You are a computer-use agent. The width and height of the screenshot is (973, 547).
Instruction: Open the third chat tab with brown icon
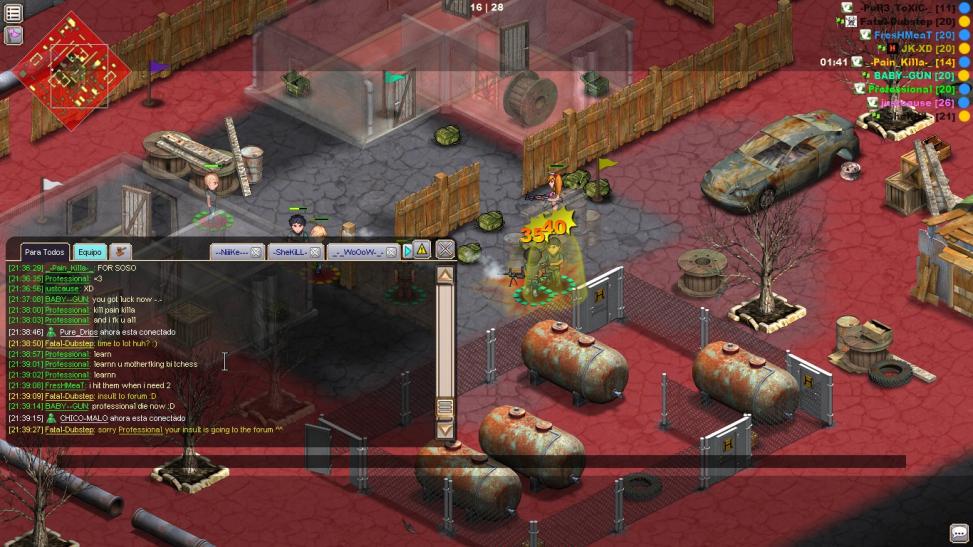pos(121,252)
